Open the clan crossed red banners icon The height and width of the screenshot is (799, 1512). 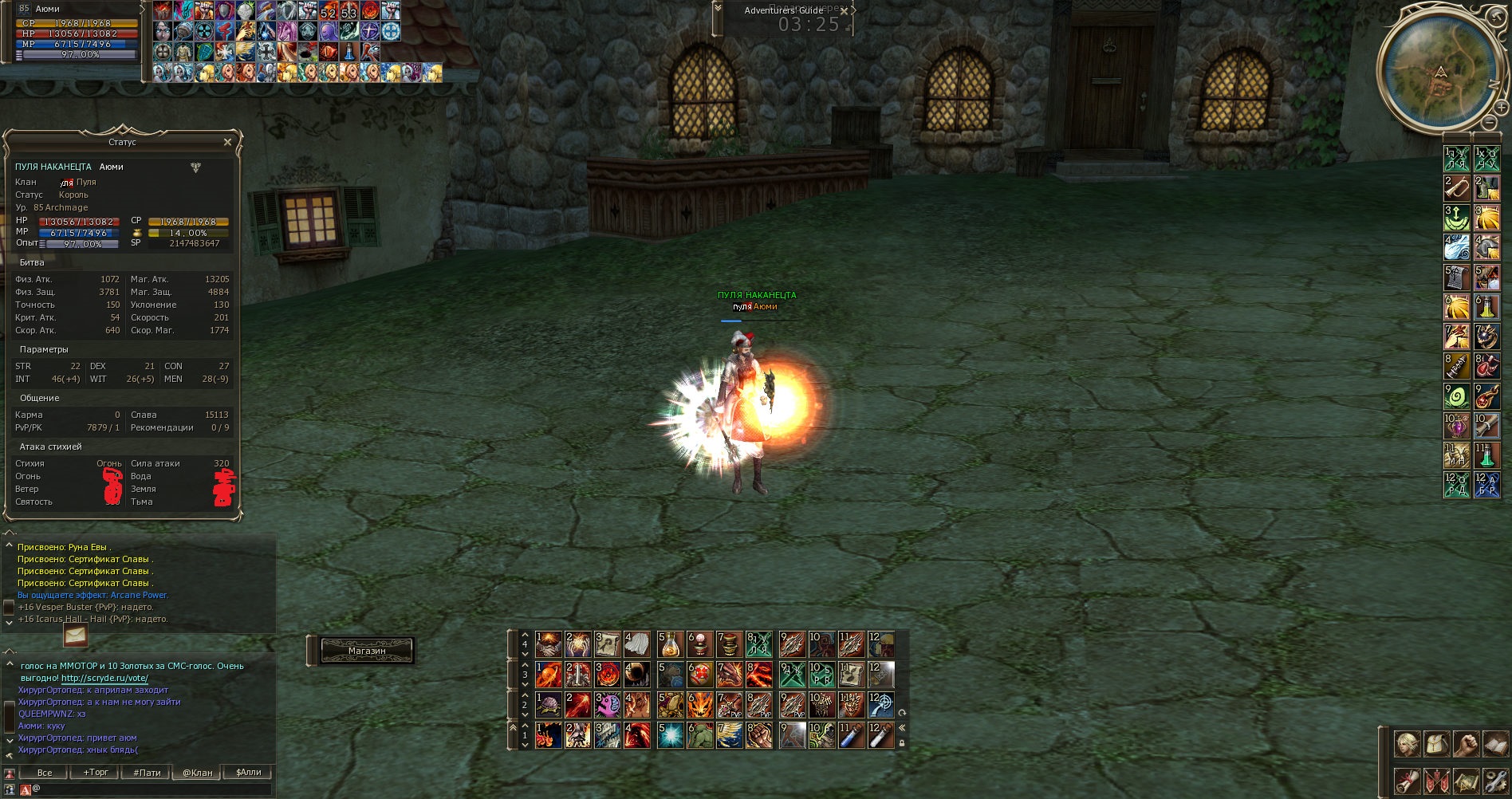1437,781
